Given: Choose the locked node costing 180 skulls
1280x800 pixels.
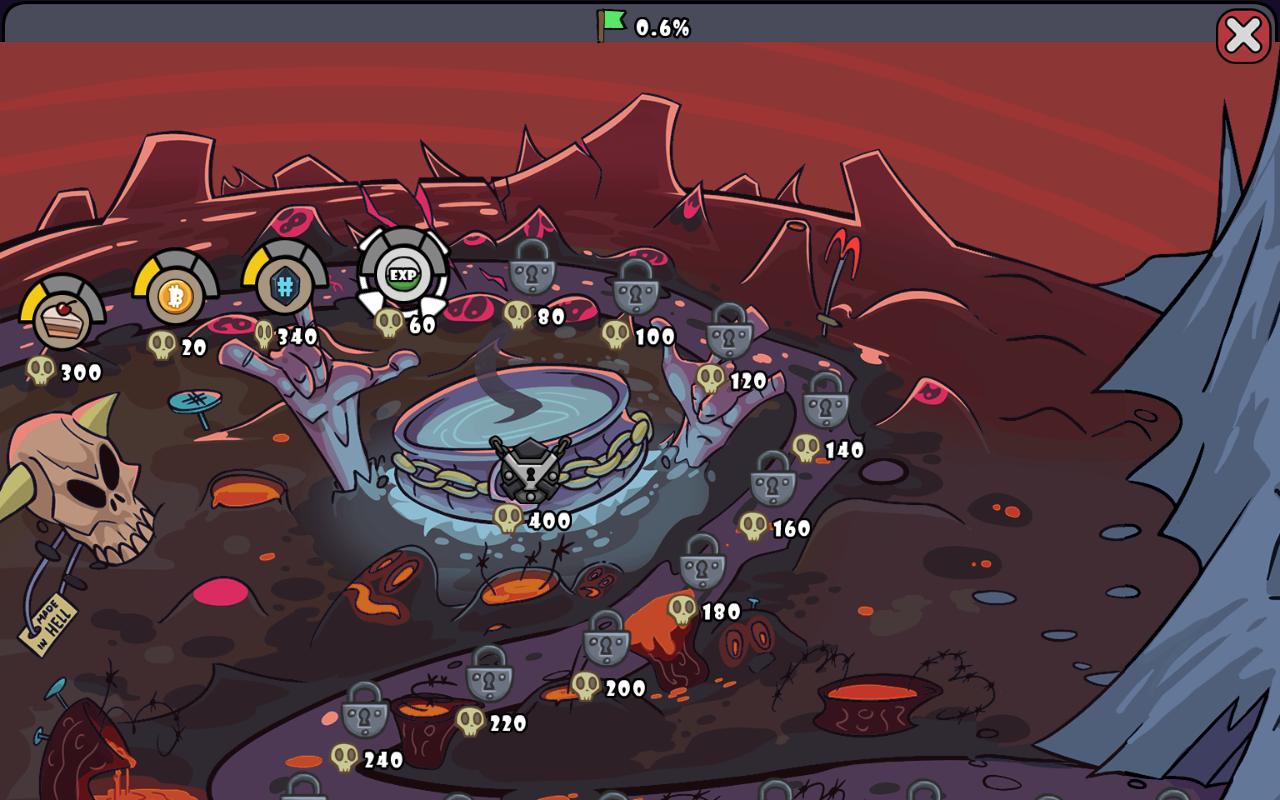Looking at the screenshot, I should pos(702,563).
